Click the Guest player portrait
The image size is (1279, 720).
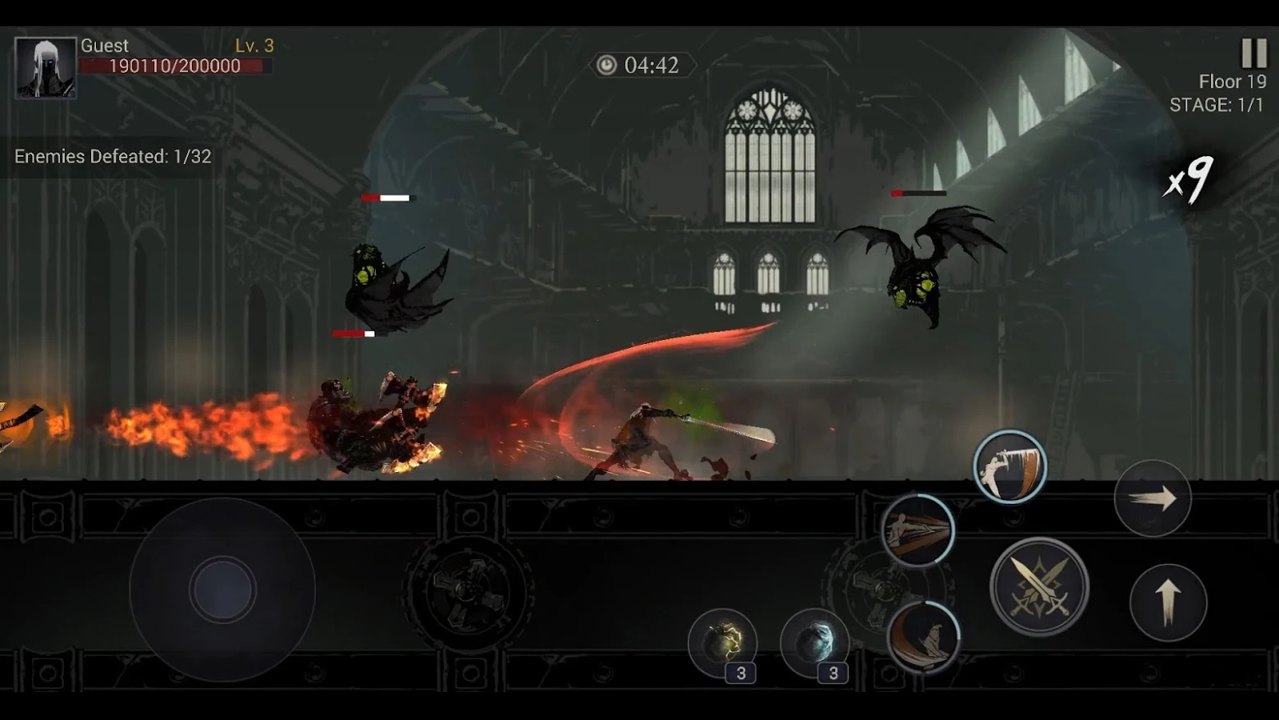[46, 68]
